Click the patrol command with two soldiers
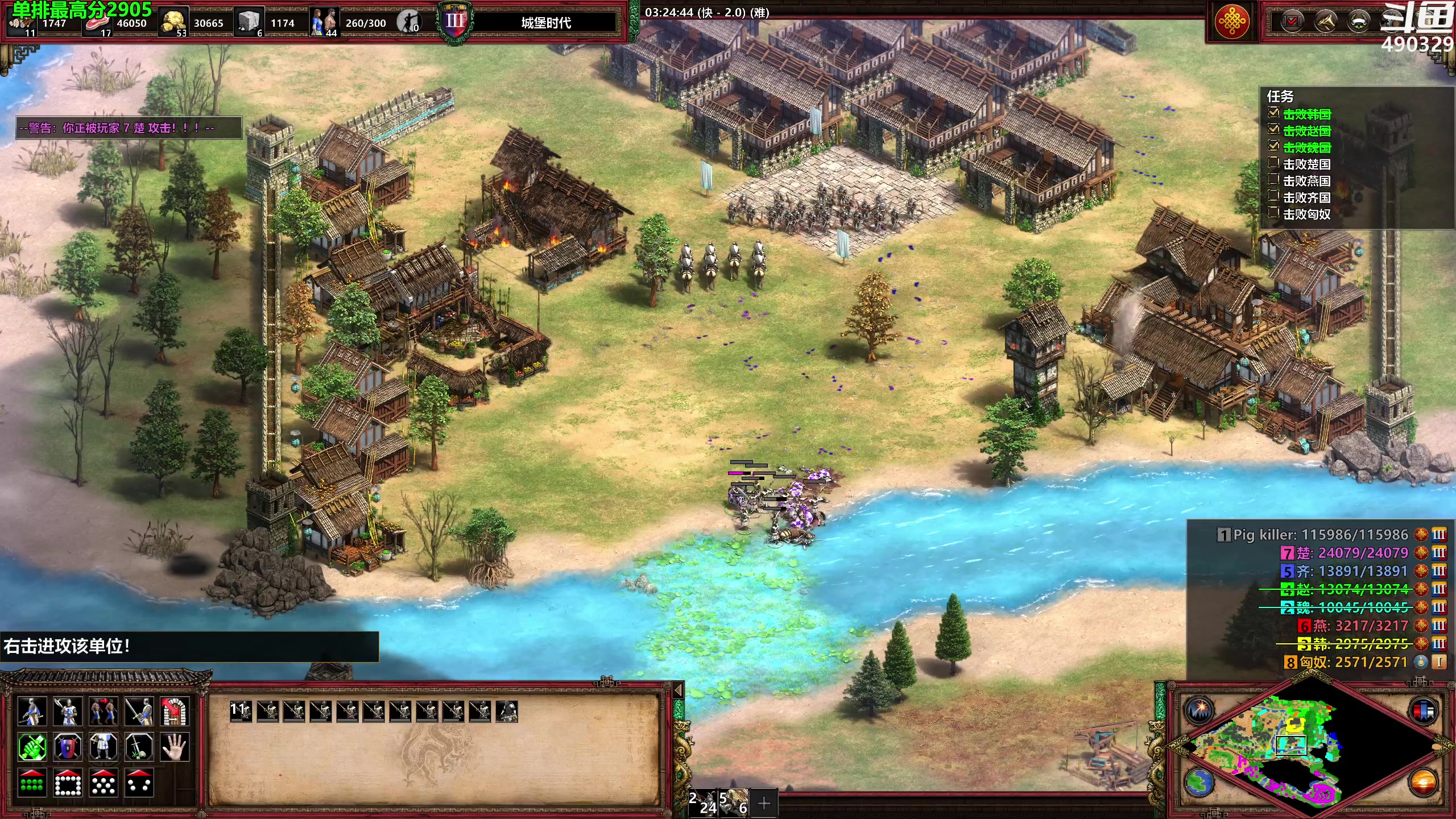The width and height of the screenshot is (1456, 819). [104, 712]
